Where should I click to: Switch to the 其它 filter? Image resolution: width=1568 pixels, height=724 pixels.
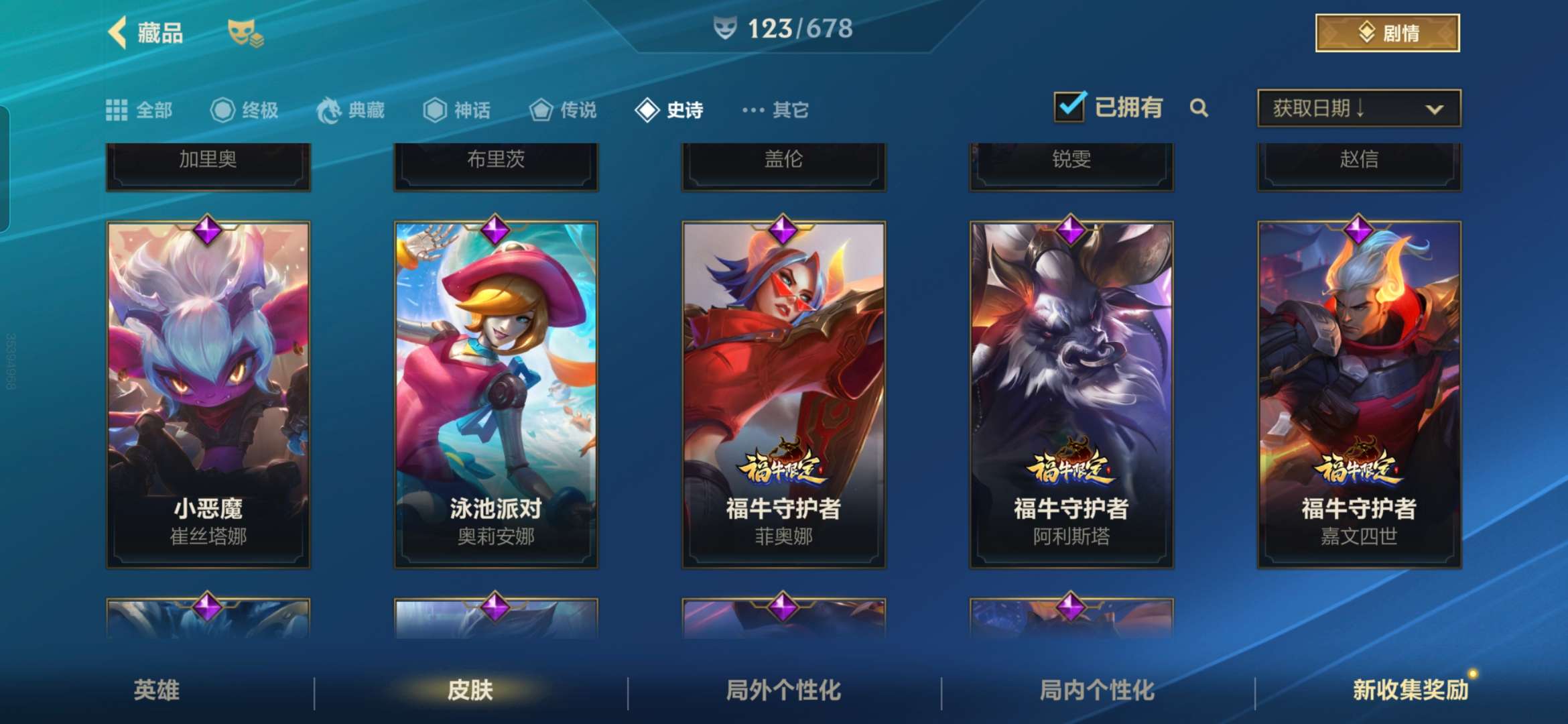(776, 110)
